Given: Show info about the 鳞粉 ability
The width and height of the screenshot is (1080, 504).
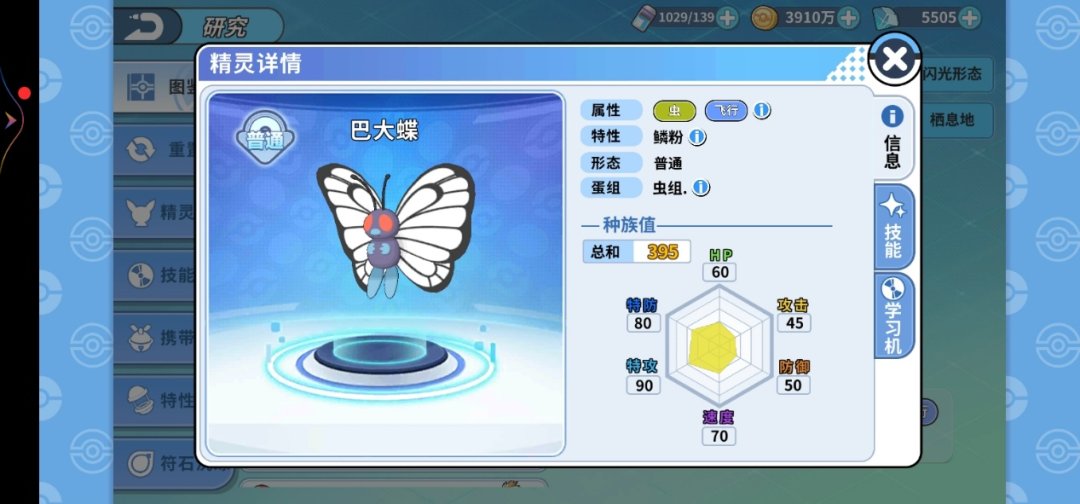Looking at the screenshot, I should pyautogui.click(x=698, y=137).
